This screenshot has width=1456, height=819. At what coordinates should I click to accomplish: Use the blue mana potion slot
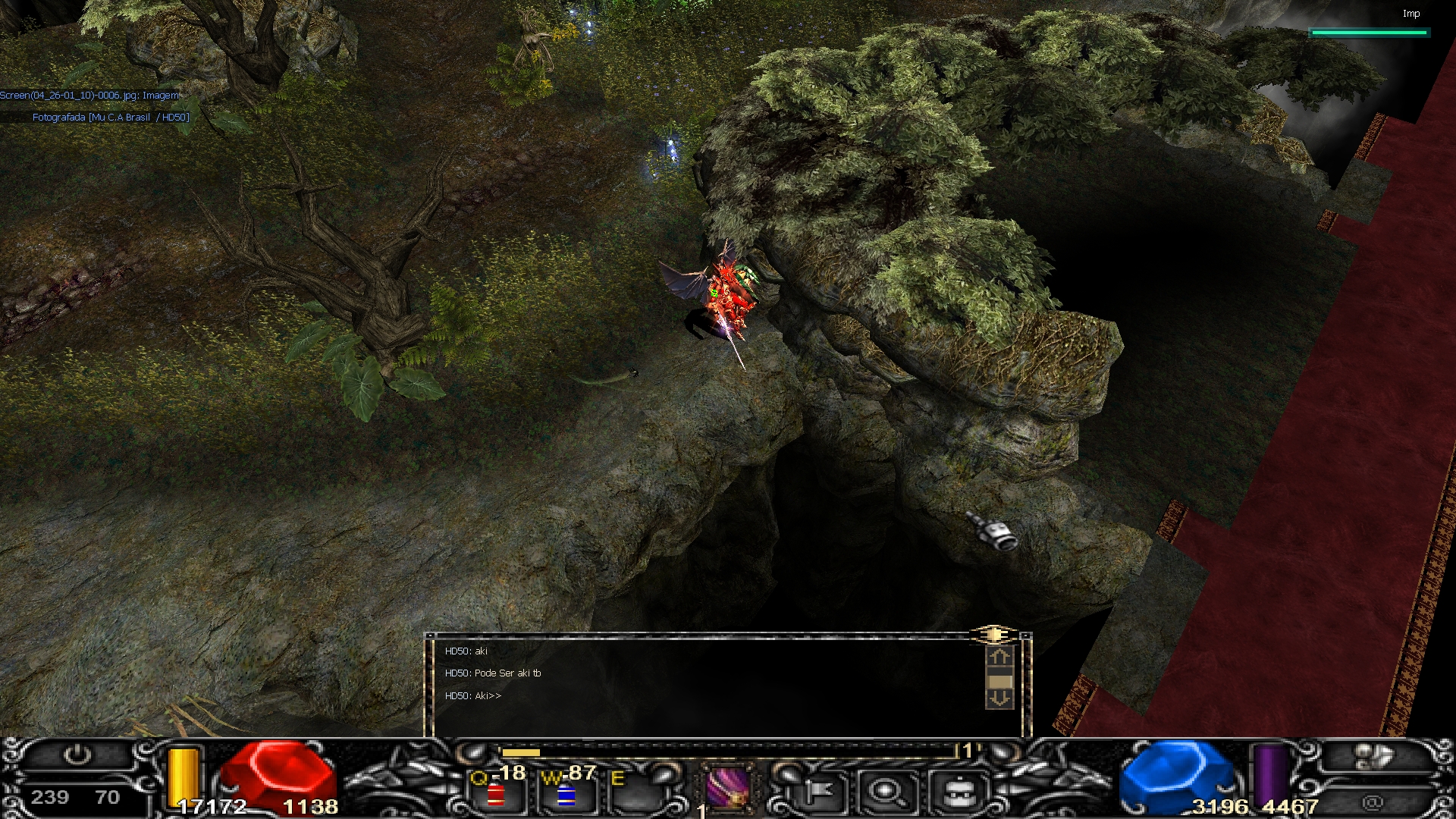pos(566,794)
